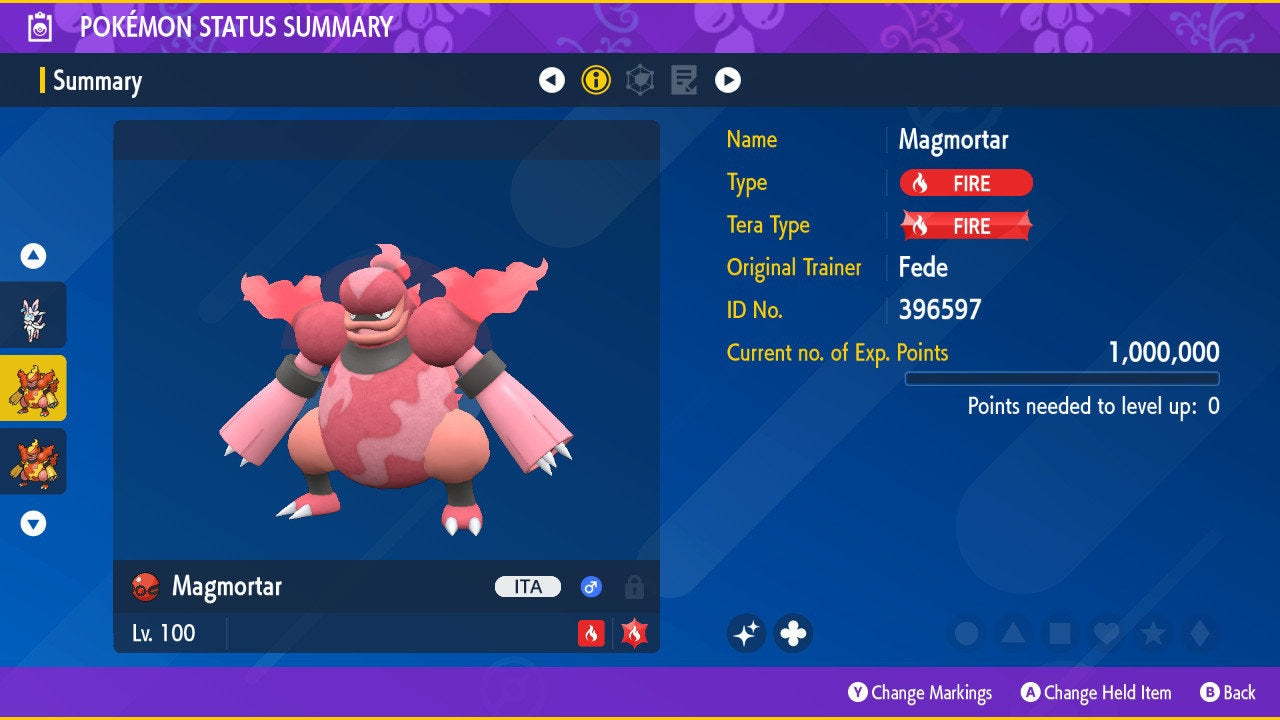Viewport: 1280px width, 720px height.
Task: Select the Sylveon party thumbnail
Action: point(33,315)
